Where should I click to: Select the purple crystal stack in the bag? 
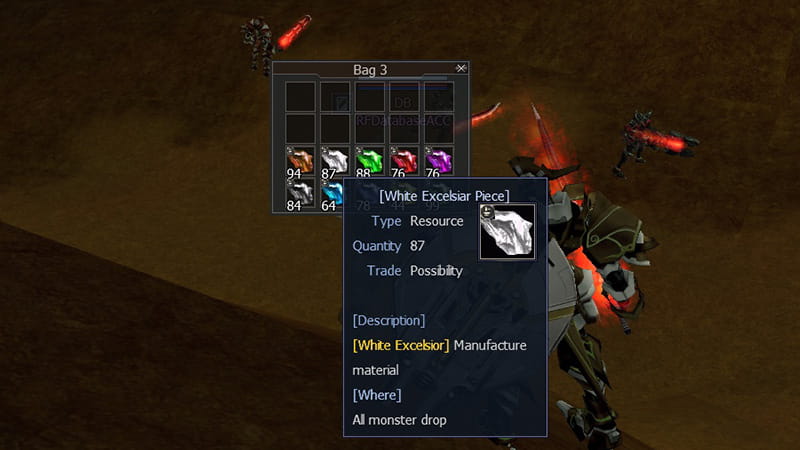438,161
